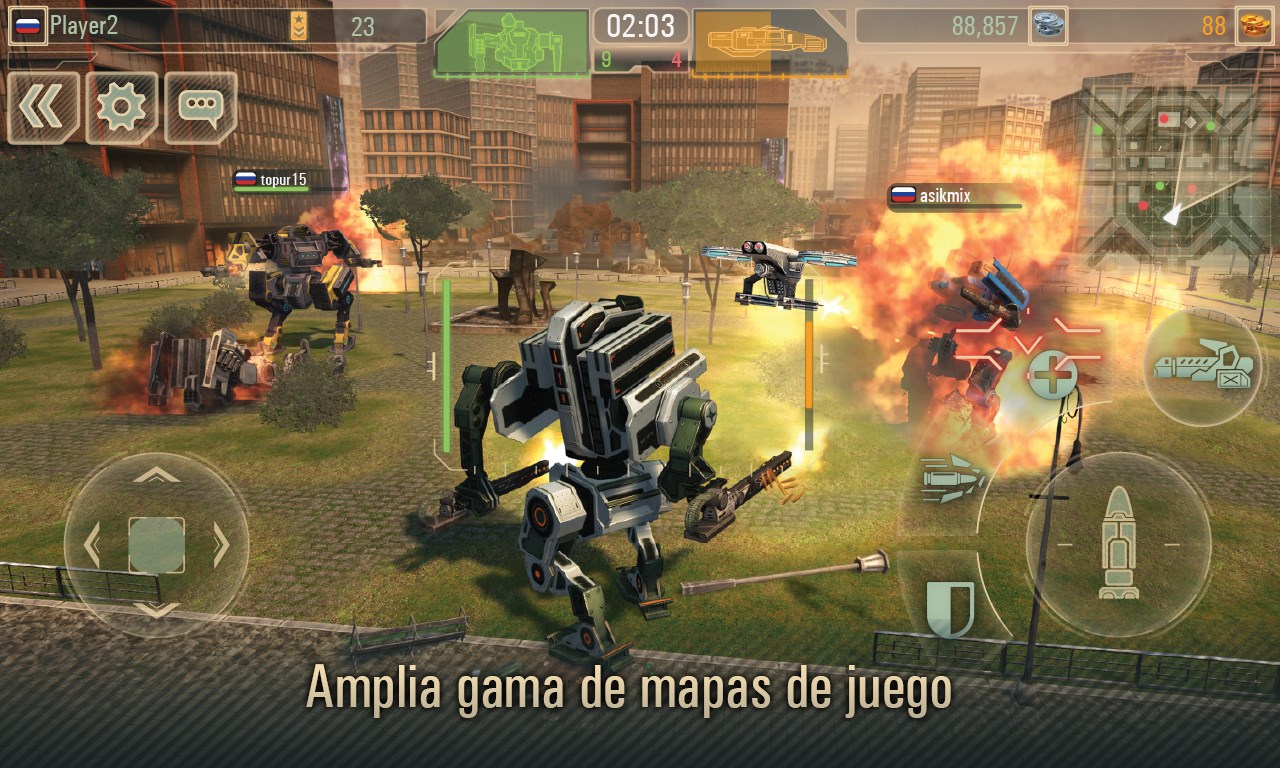Click the Player2 name label

83,24
